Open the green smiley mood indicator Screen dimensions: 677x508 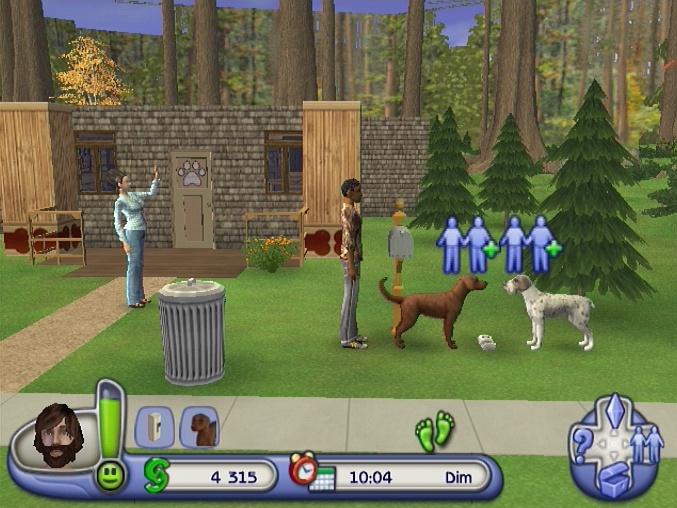tap(109, 476)
